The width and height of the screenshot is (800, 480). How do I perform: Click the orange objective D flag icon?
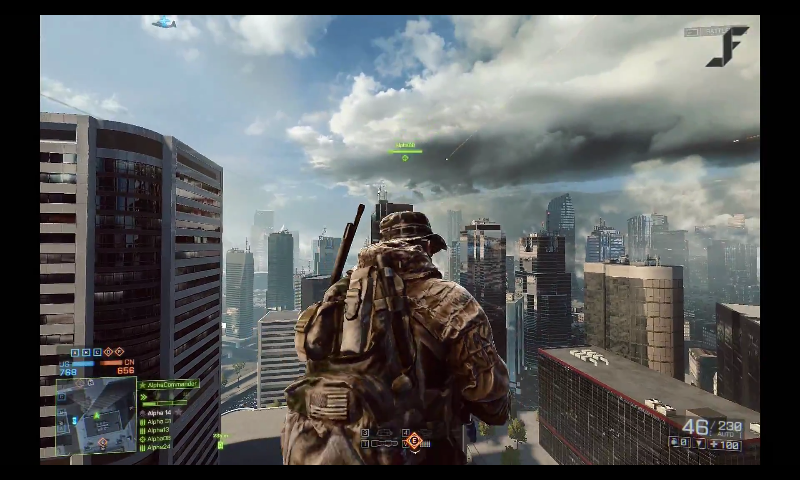click(x=108, y=352)
